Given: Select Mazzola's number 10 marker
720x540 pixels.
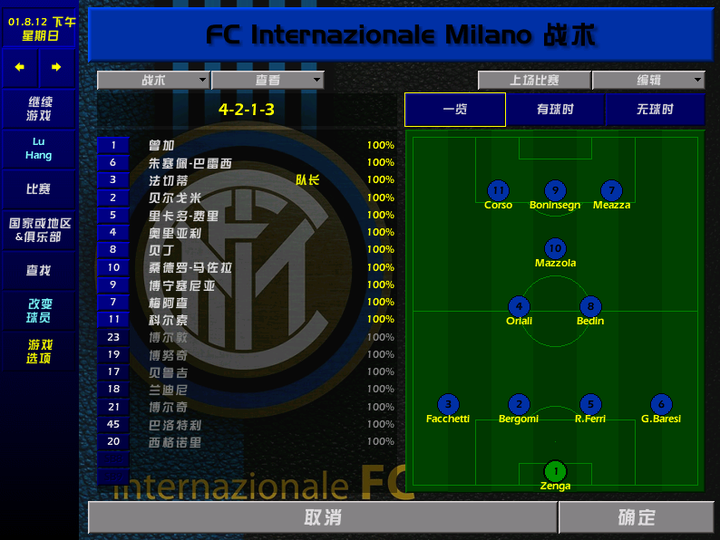Looking at the screenshot, I should (x=555, y=248).
